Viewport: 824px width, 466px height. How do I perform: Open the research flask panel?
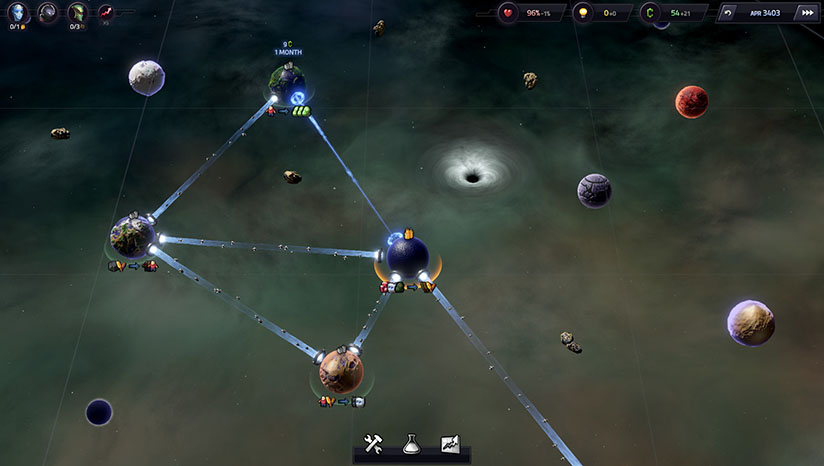(411, 443)
